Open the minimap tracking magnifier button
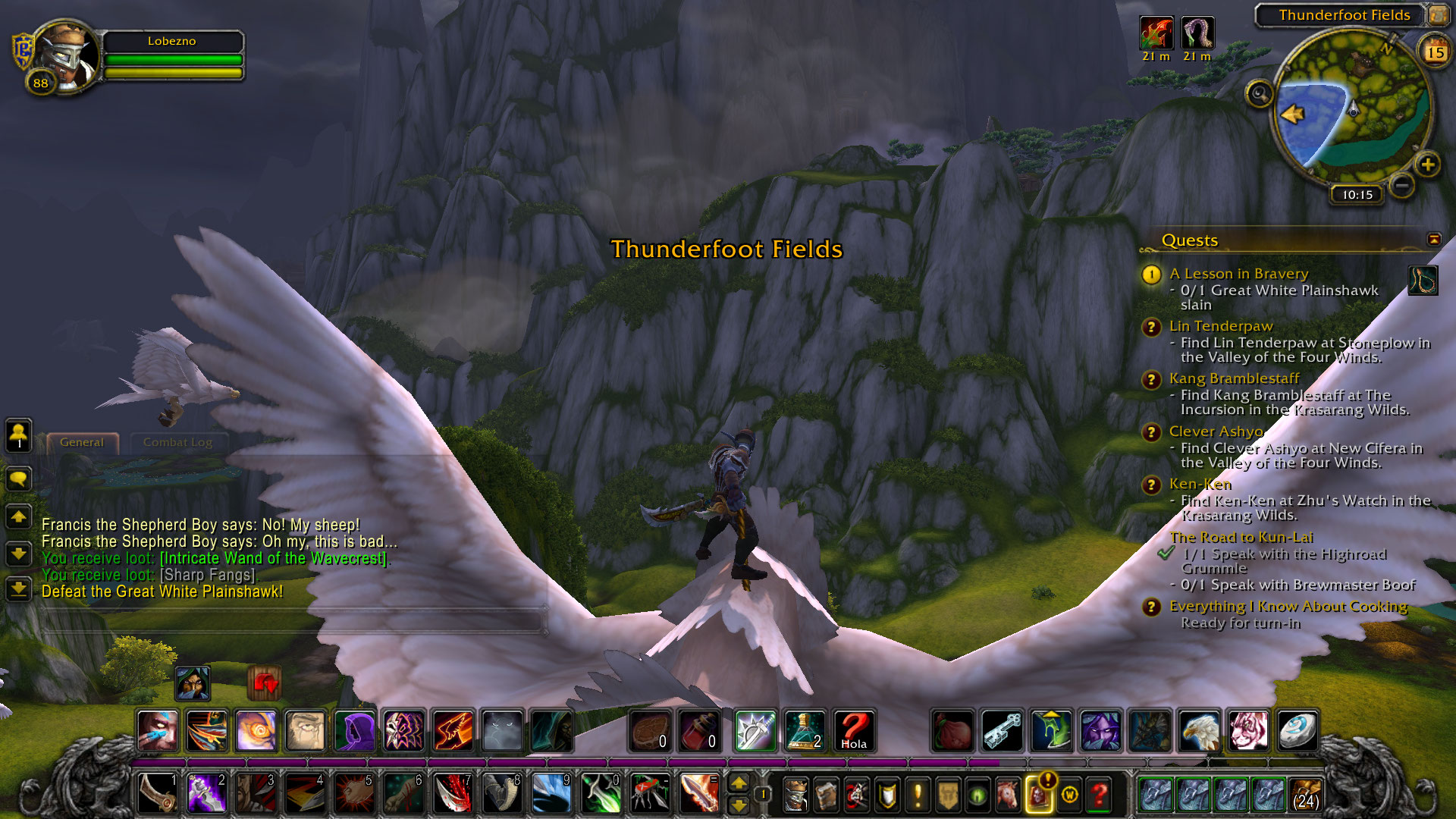Image resolution: width=1456 pixels, height=819 pixels. (x=1260, y=94)
